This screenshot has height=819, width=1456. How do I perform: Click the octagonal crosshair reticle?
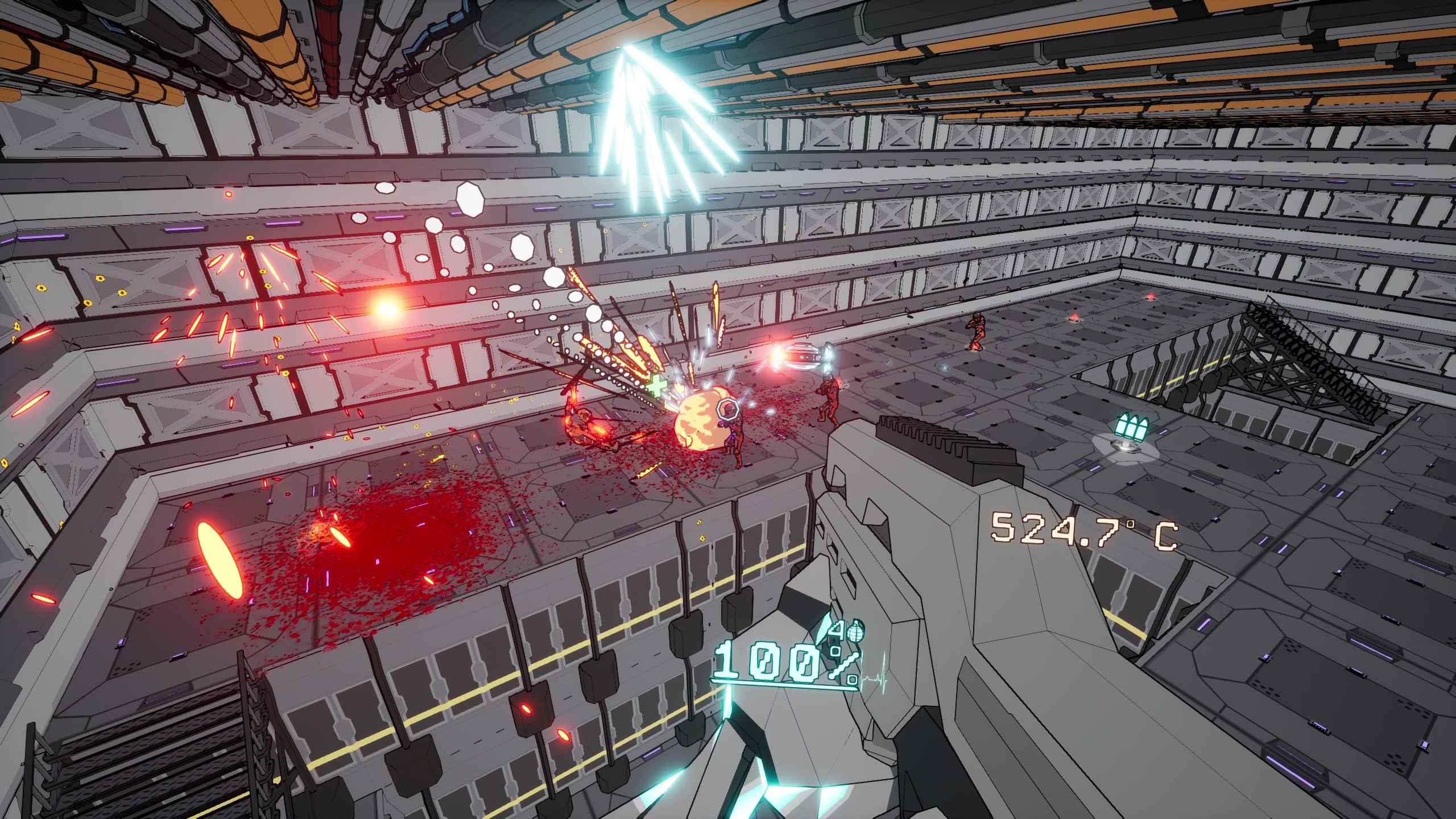[x=728, y=411]
